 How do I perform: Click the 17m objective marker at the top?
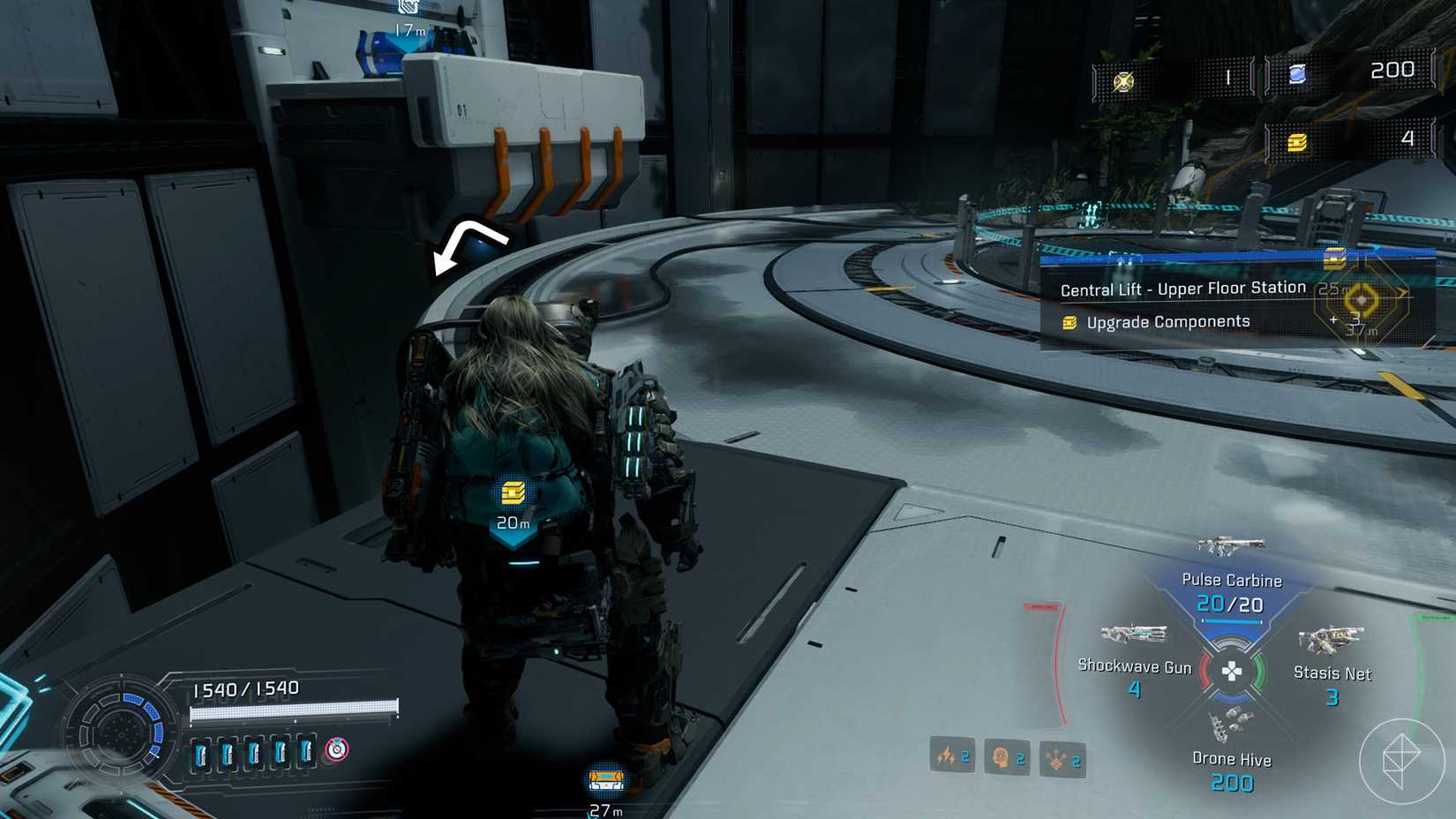[408, 14]
